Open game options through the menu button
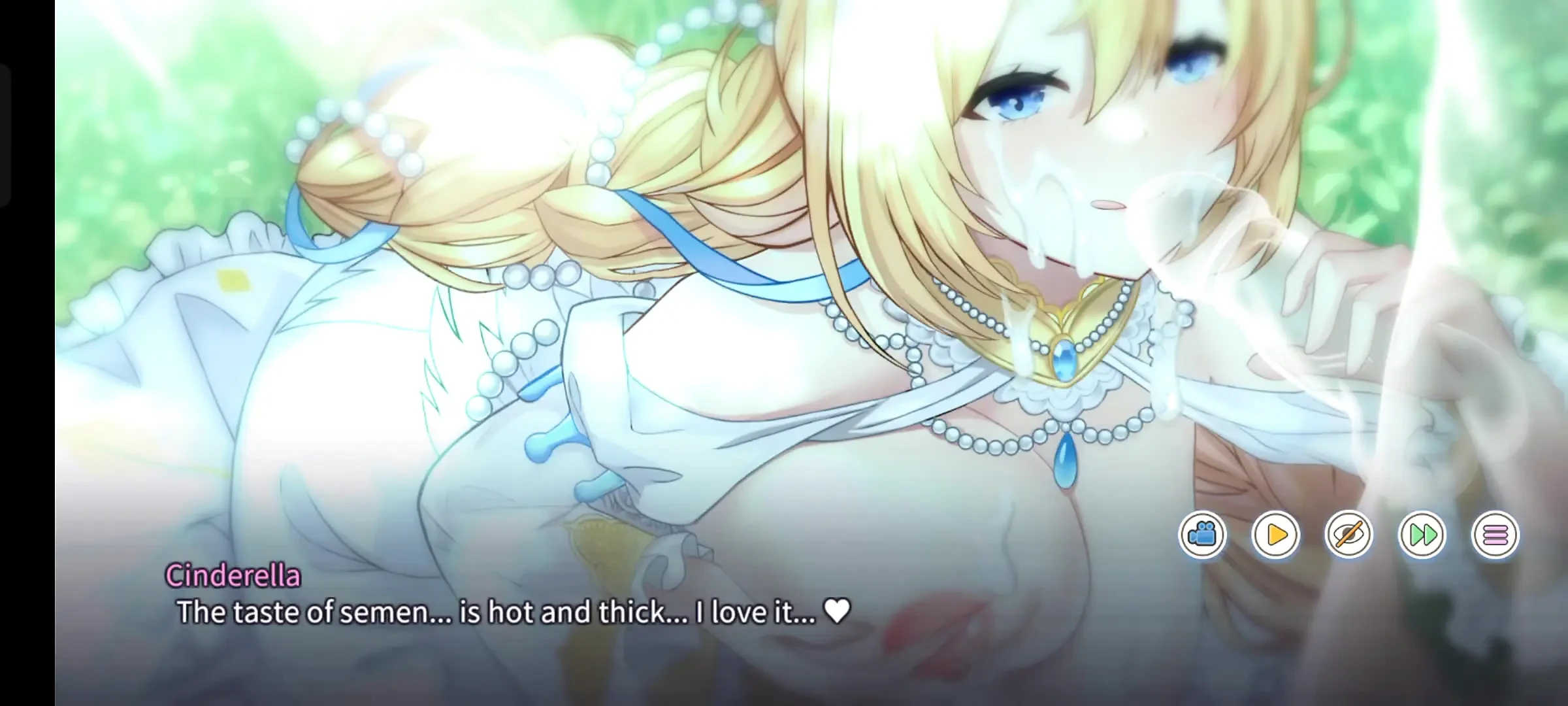This screenshot has width=1568, height=706. tap(1494, 535)
